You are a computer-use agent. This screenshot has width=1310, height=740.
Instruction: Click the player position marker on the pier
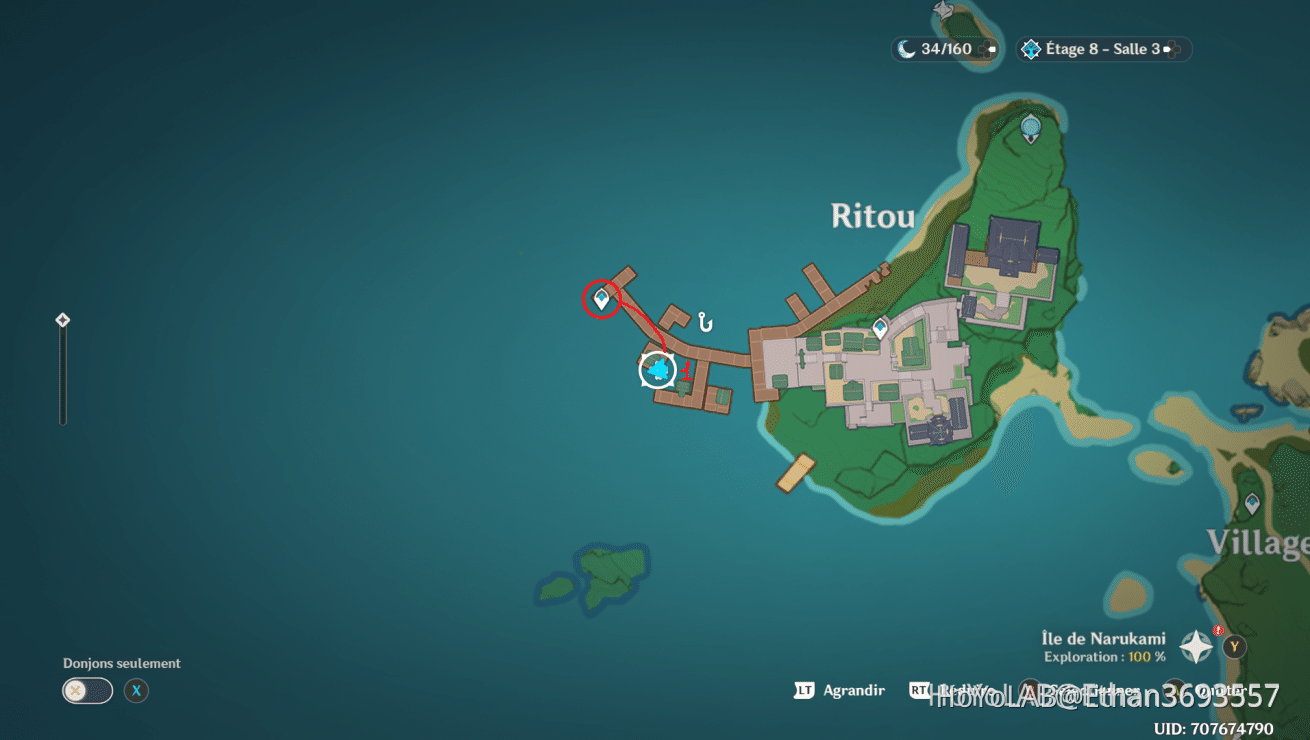pyautogui.click(x=657, y=371)
